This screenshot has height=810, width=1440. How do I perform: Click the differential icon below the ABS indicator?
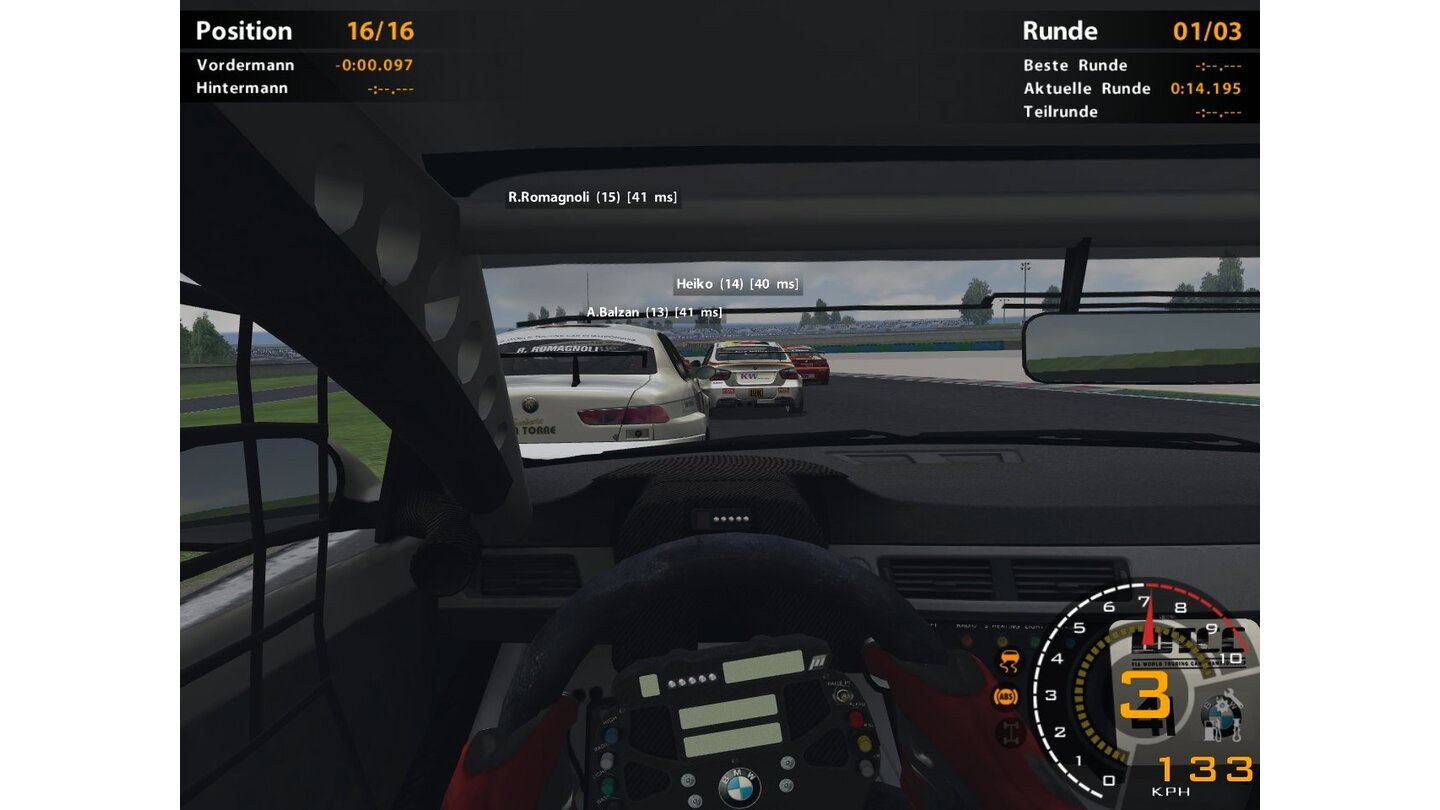[x=1010, y=732]
